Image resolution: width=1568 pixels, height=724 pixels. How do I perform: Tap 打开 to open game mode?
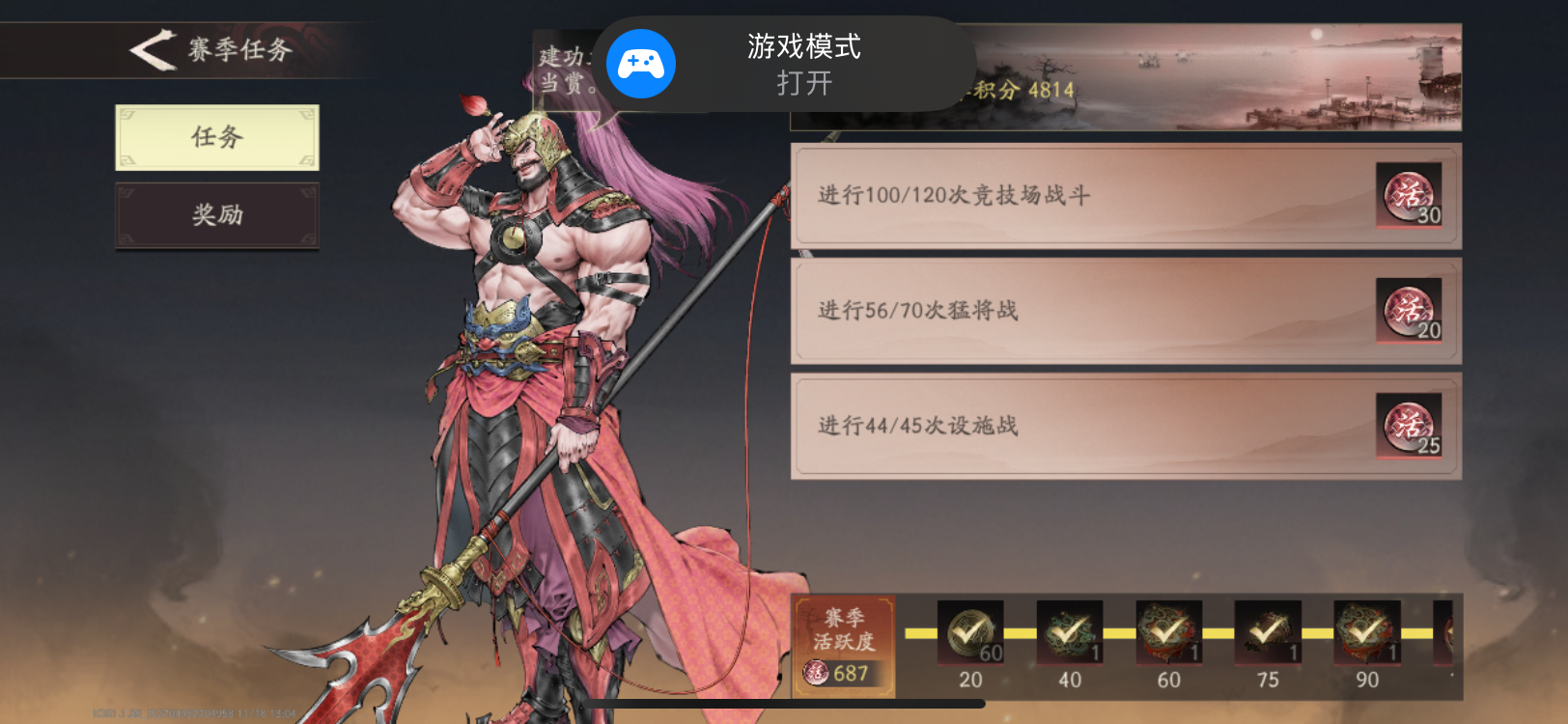(802, 84)
